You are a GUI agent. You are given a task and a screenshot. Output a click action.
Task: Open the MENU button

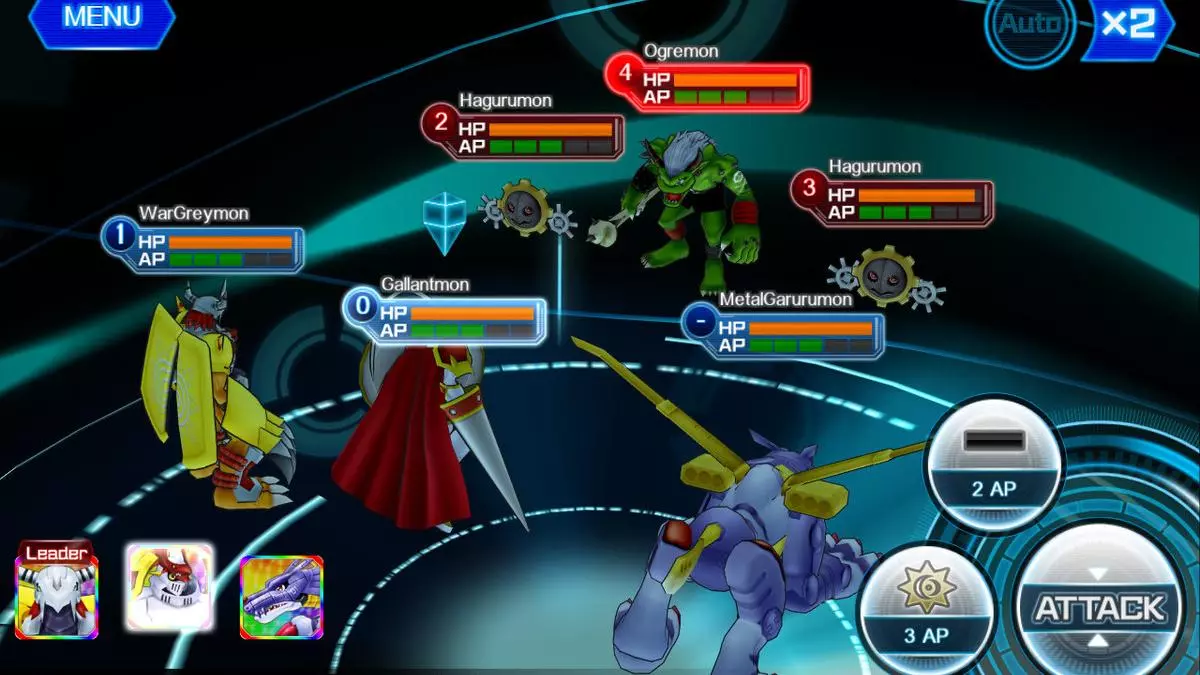102,19
